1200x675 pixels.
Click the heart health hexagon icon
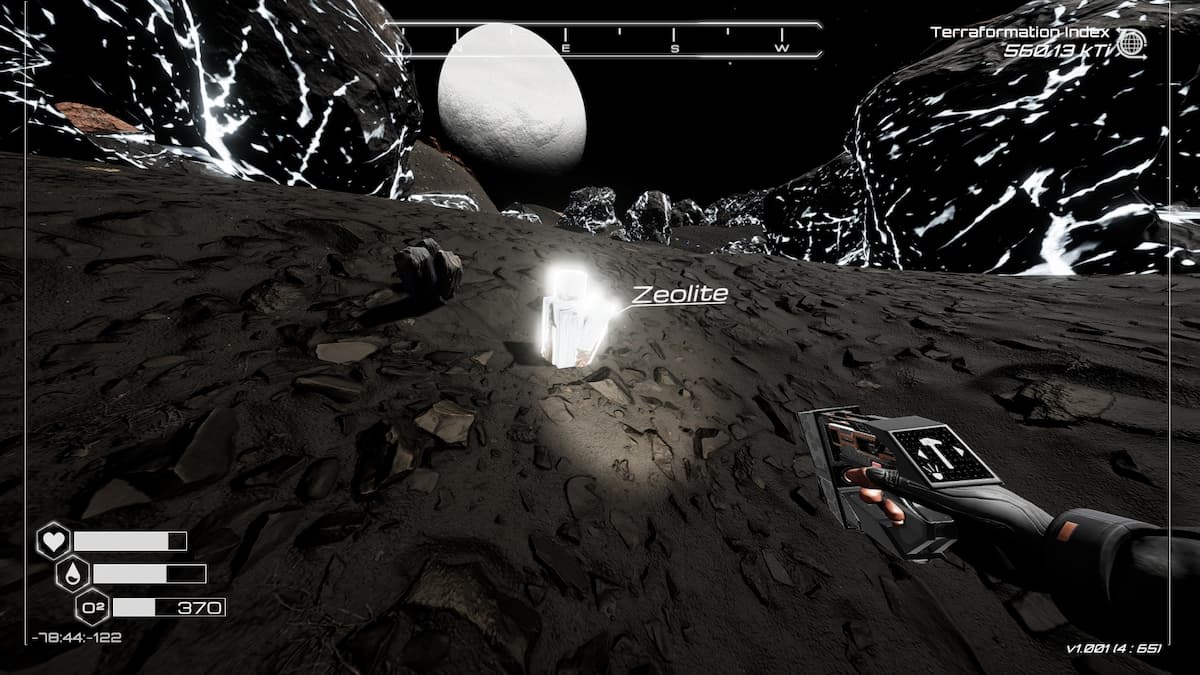pos(53,541)
